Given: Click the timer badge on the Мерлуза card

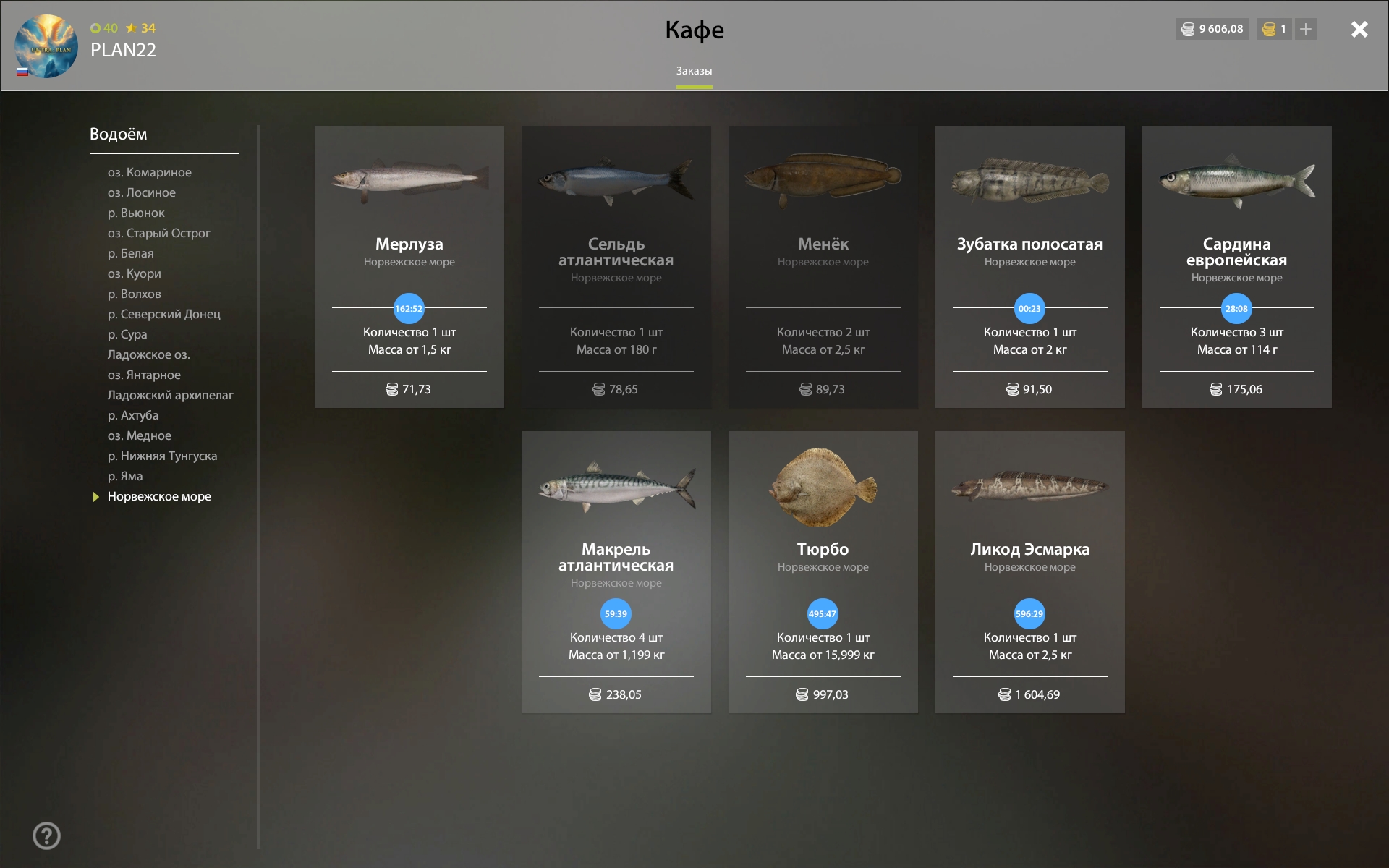Looking at the screenshot, I should 409,308.
